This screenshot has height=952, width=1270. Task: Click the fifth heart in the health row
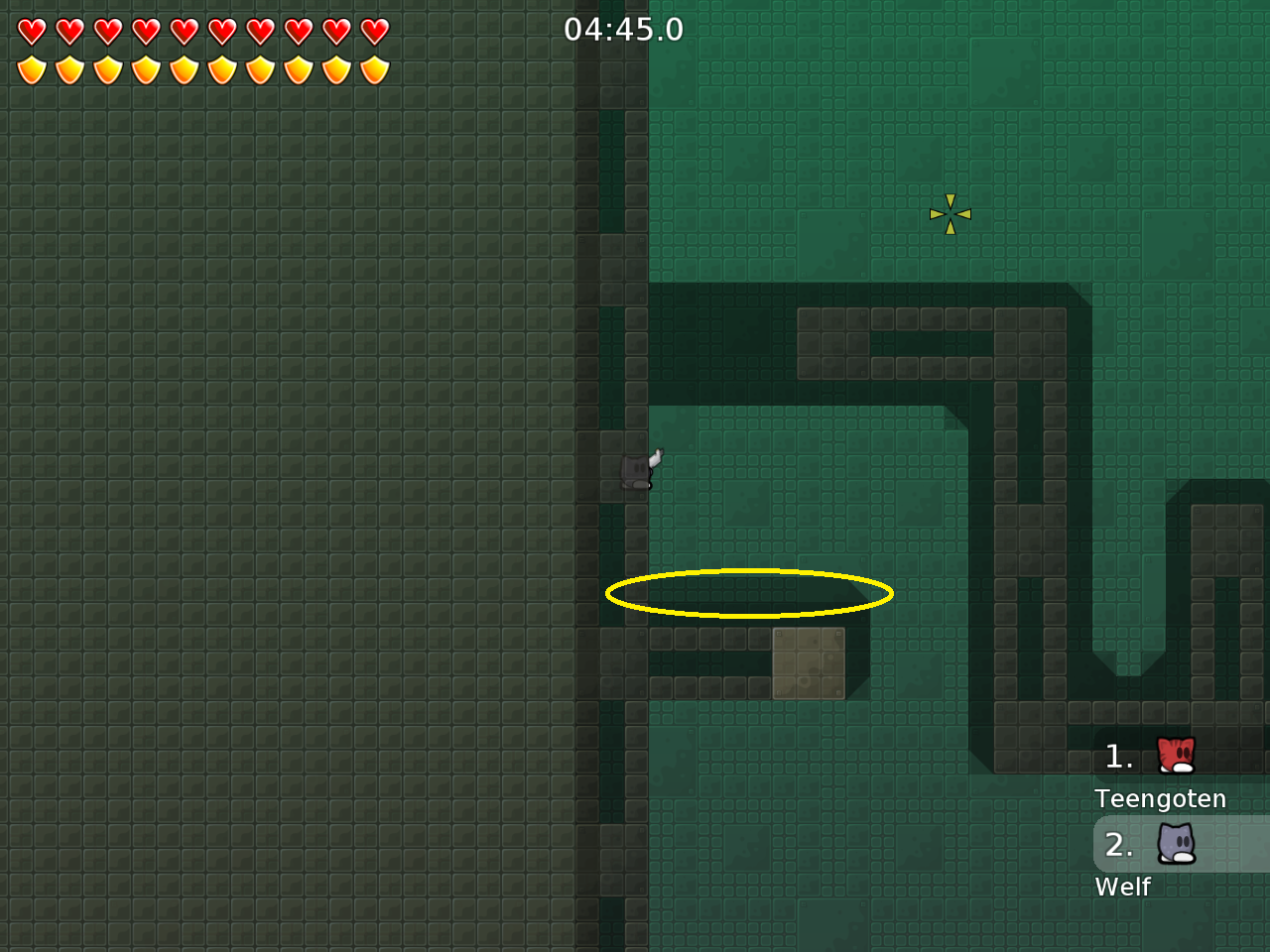pos(184,31)
